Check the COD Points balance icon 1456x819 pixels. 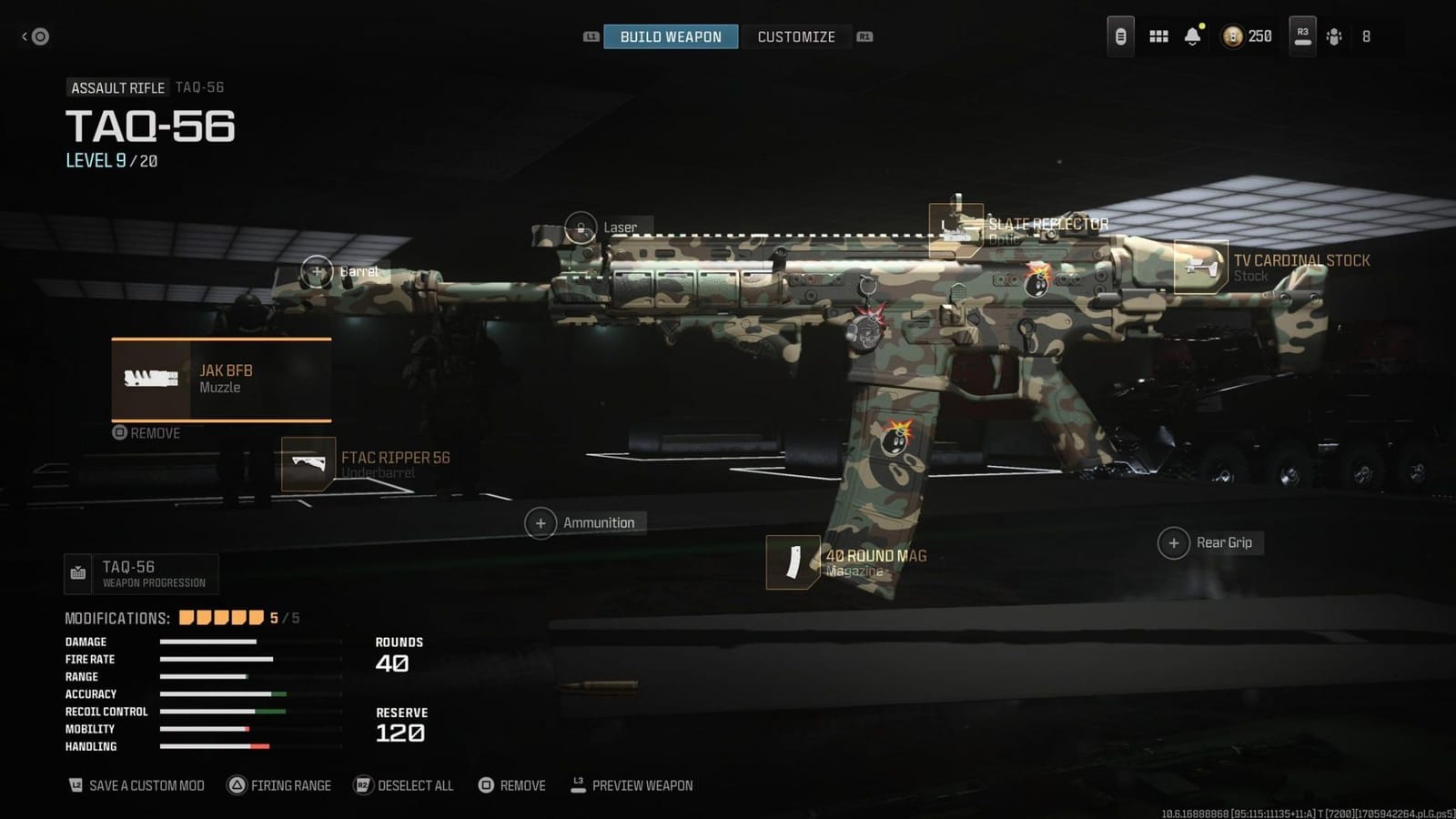[x=1234, y=36]
